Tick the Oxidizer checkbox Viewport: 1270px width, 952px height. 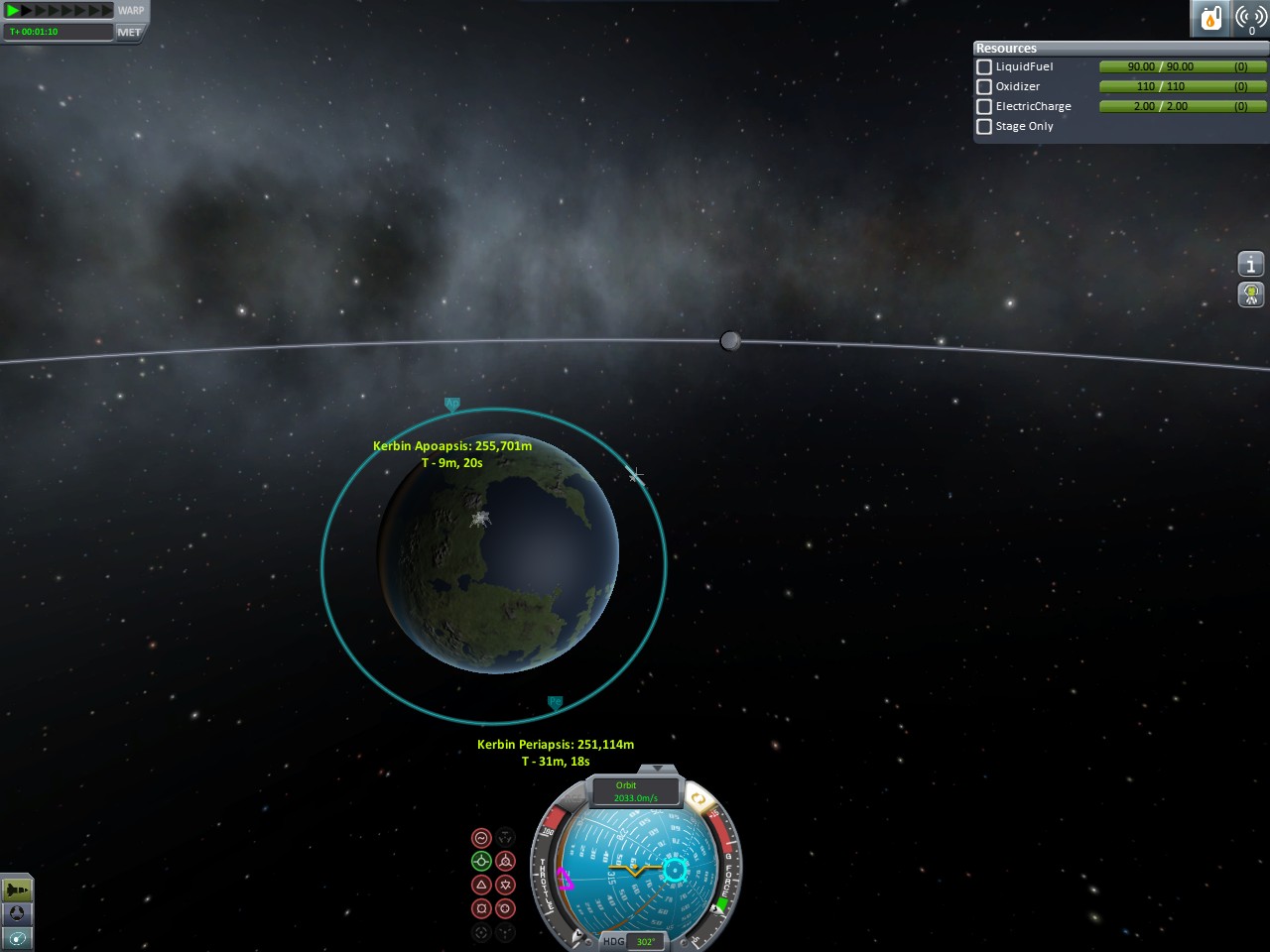[x=984, y=87]
